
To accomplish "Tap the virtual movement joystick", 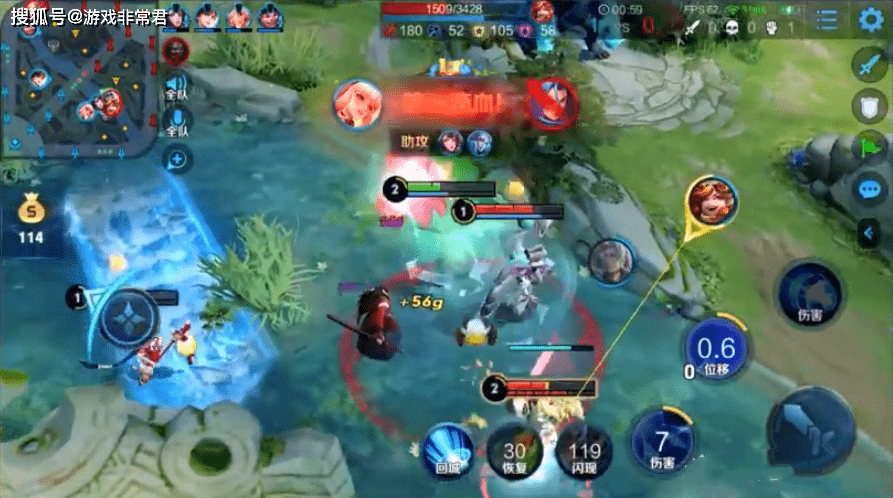I will pyautogui.click(x=129, y=320).
